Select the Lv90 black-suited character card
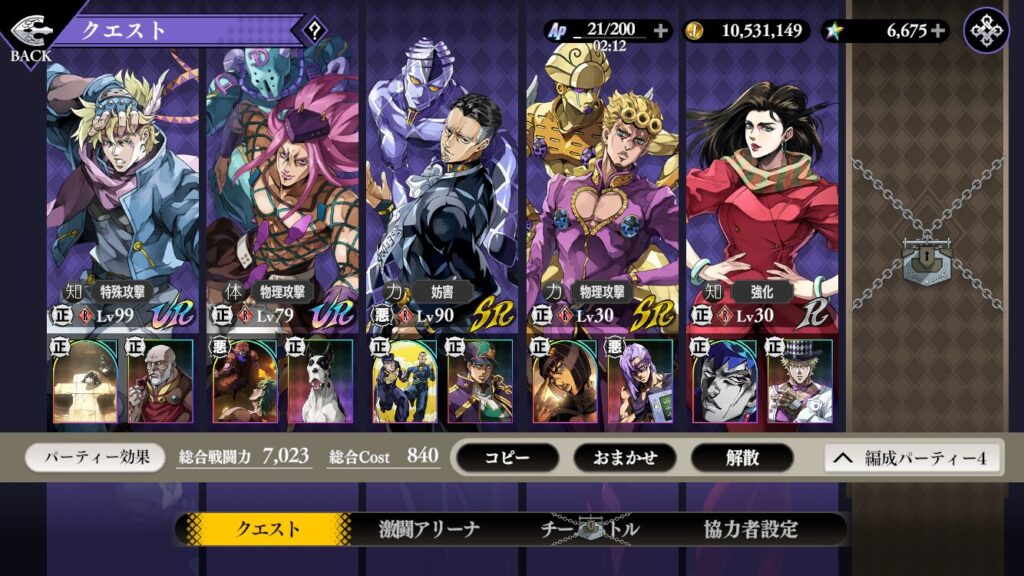The height and width of the screenshot is (576, 1024). (442, 190)
